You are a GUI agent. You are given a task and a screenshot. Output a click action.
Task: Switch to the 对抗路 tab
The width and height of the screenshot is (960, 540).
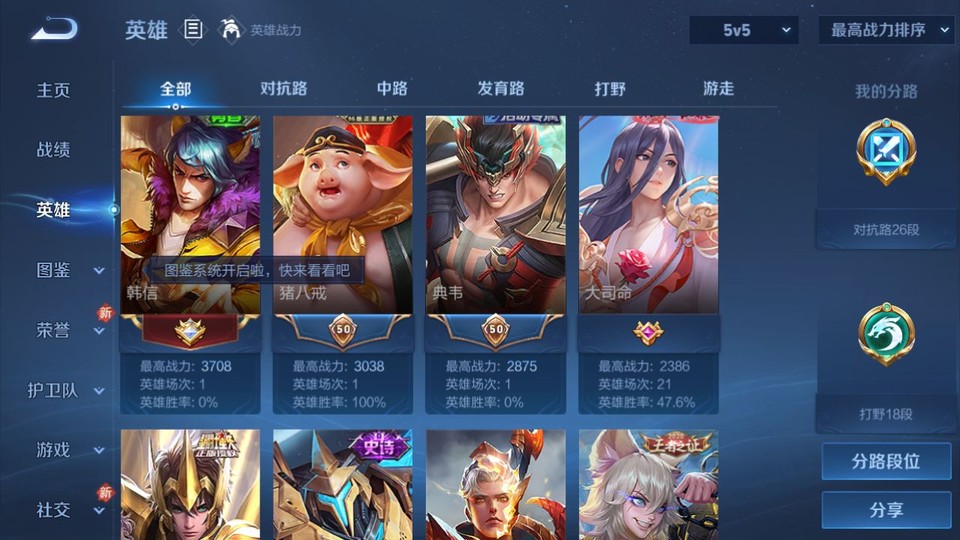click(x=283, y=88)
